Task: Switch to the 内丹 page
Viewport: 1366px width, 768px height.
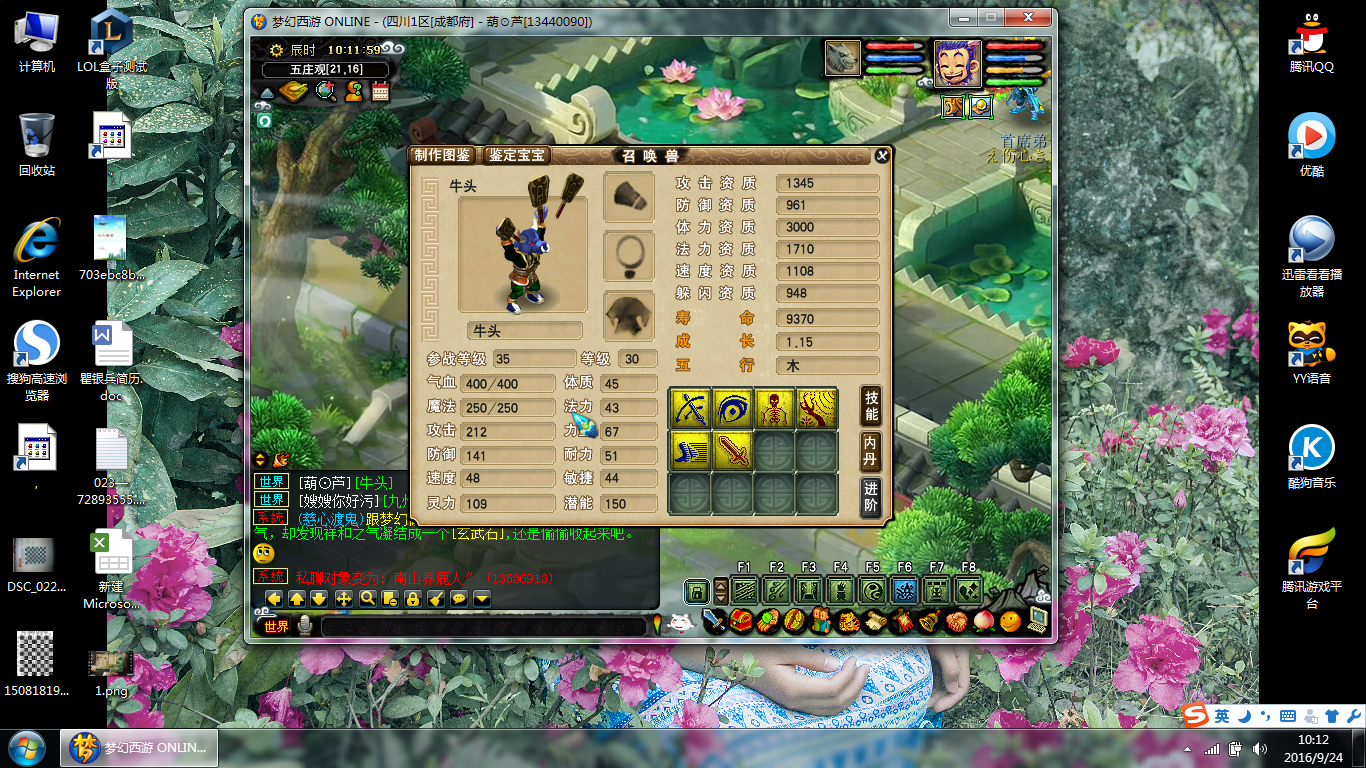Action: (871, 451)
